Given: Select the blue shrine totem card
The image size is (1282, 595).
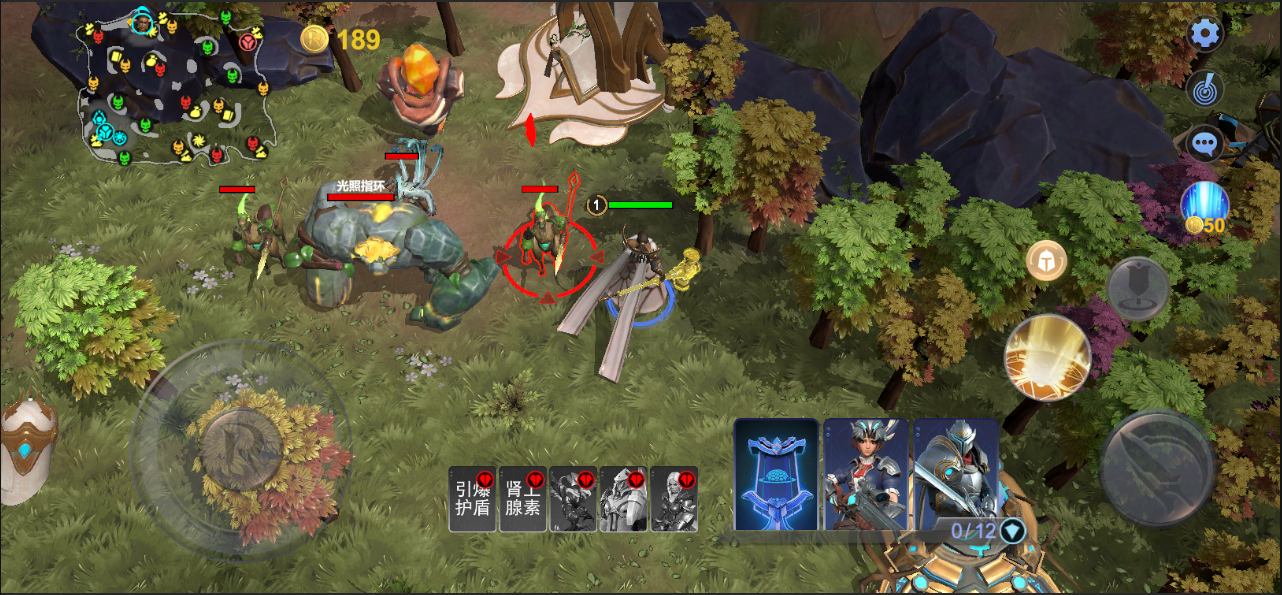Looking at the screenshot, I should 776,473.
